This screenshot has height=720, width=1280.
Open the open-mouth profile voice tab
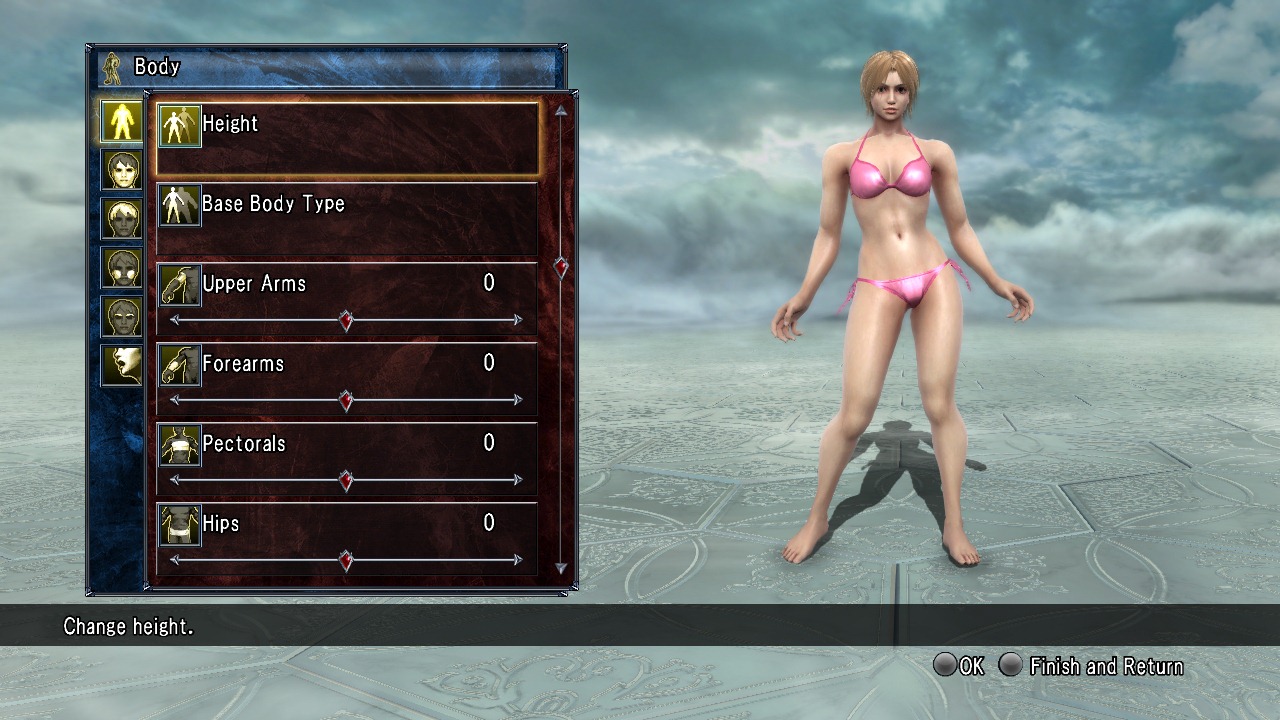[121, 365]
